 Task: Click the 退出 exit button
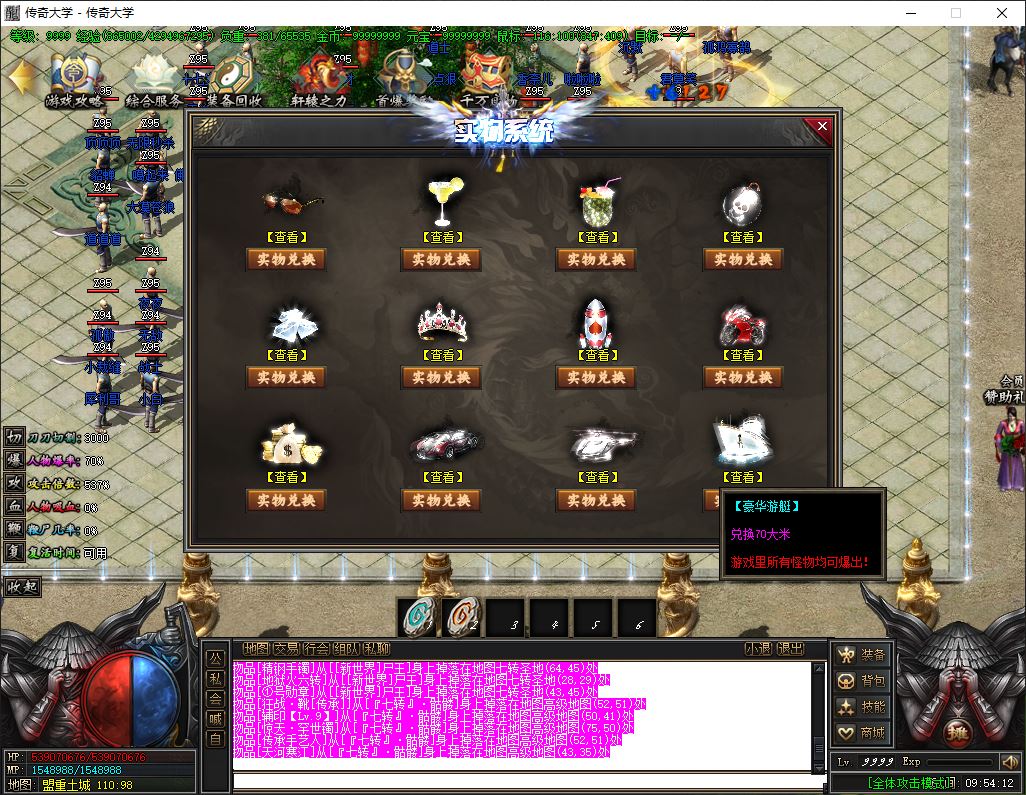790,649
